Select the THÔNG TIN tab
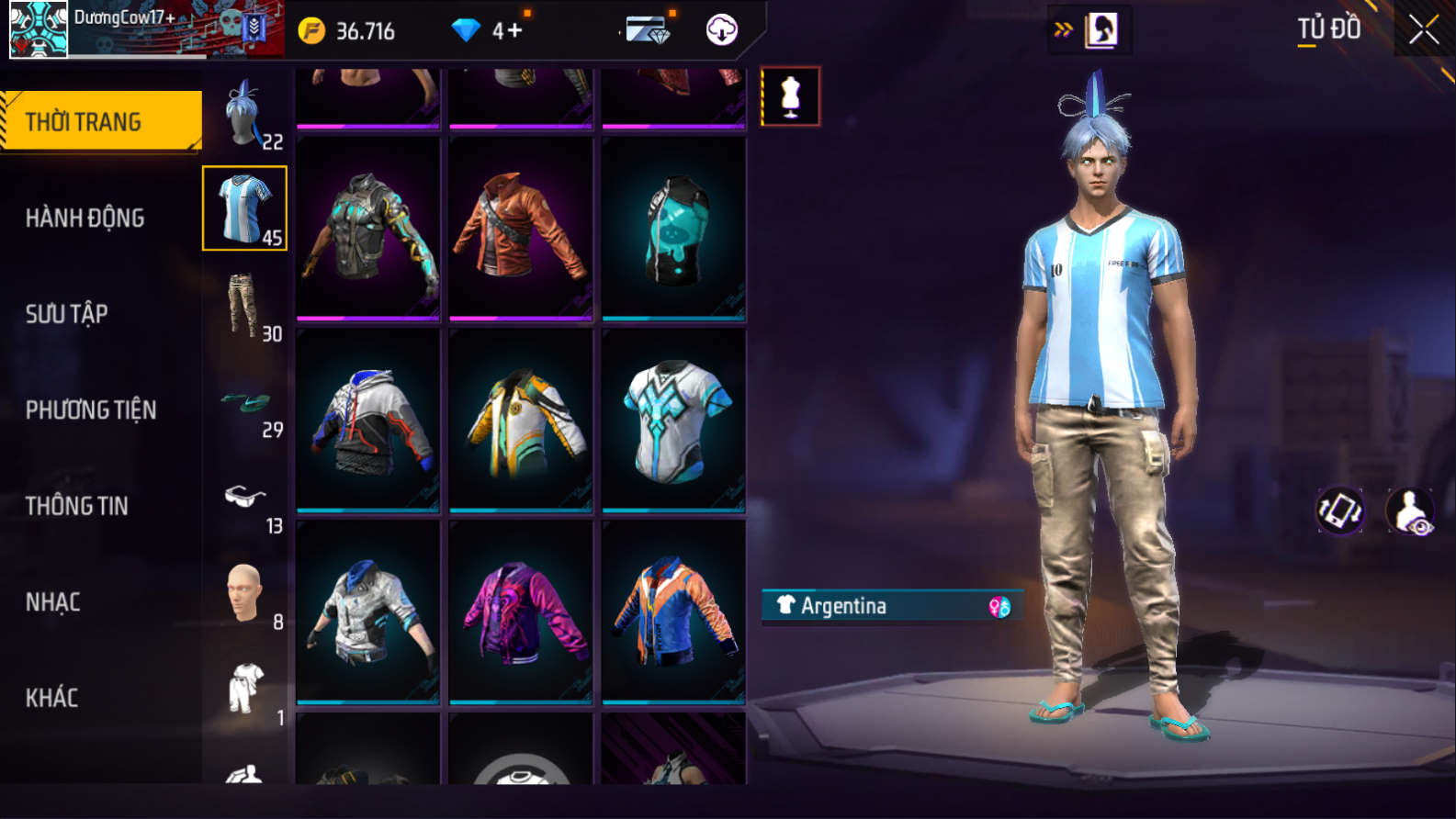Viewport: 1456px width, 819px height. 77,506
